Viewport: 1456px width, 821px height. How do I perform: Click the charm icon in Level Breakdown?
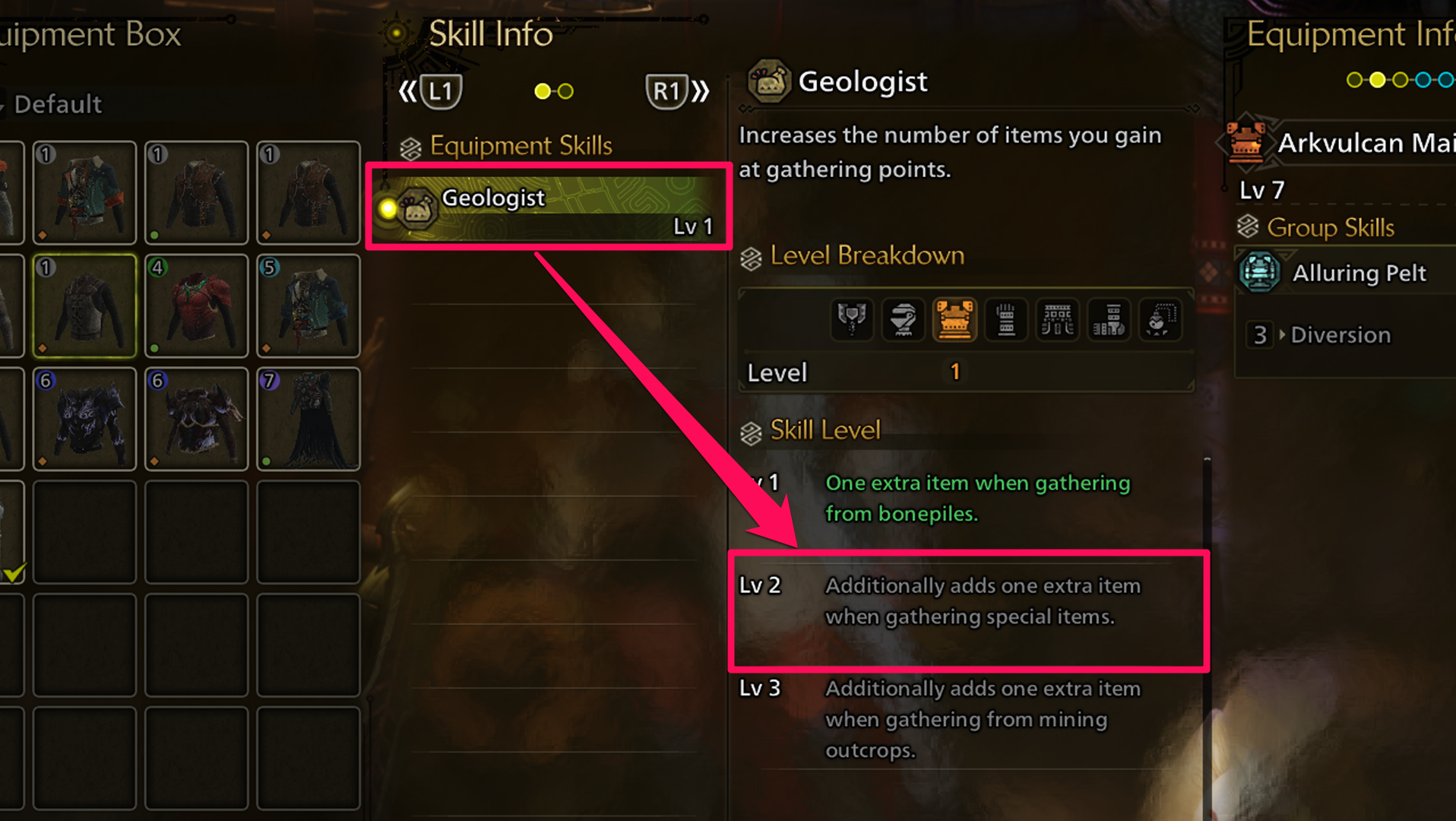point(1160,319)
